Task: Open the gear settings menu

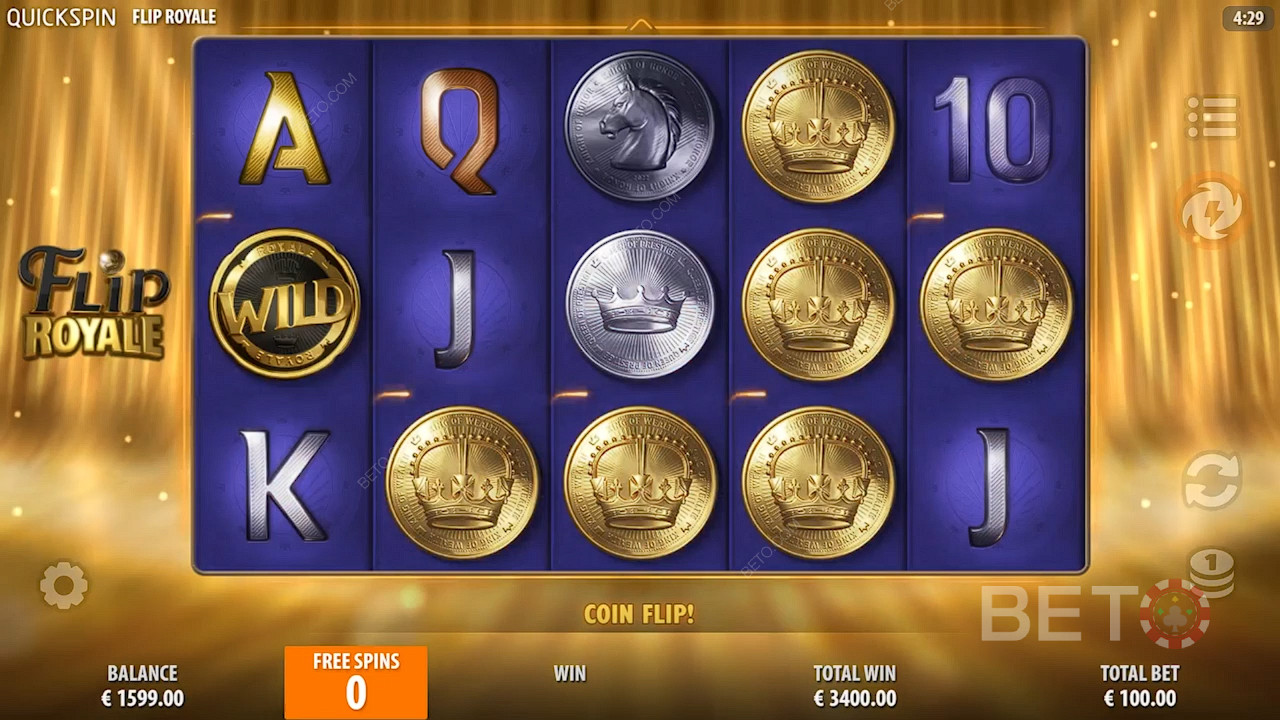Action: tap(64, 585)
